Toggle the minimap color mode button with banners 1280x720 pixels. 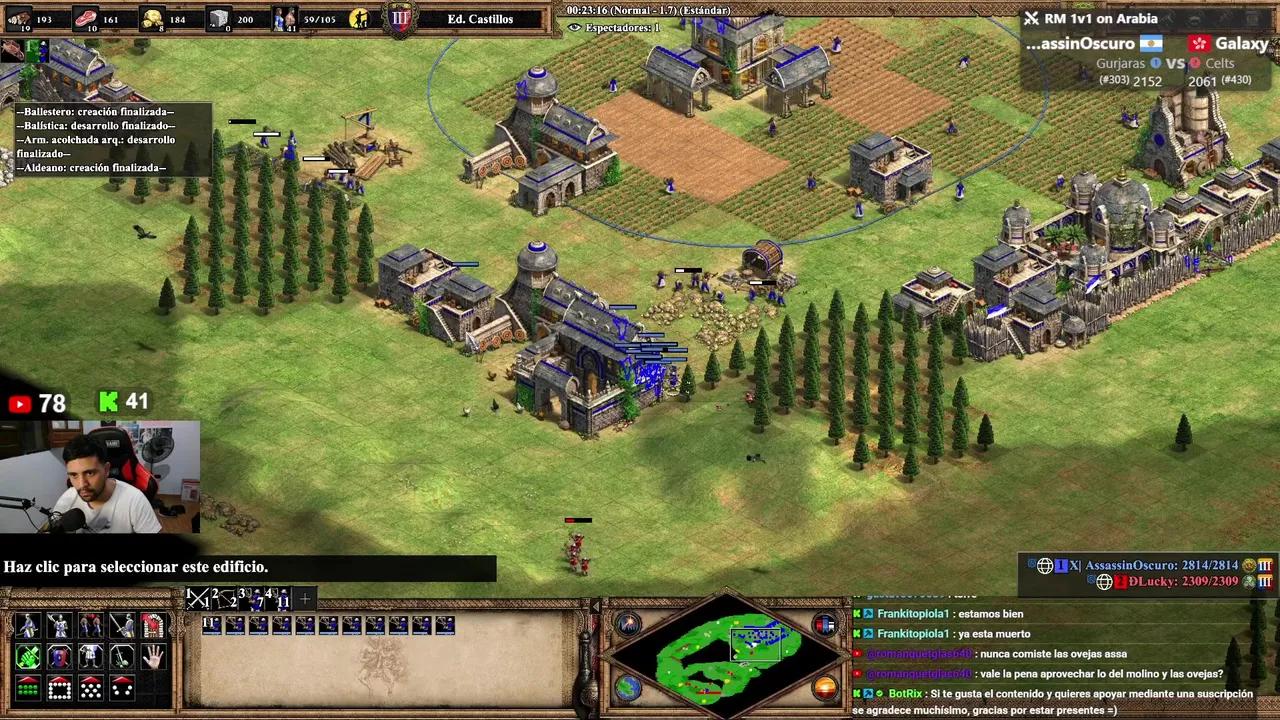[x=825, y=625]
